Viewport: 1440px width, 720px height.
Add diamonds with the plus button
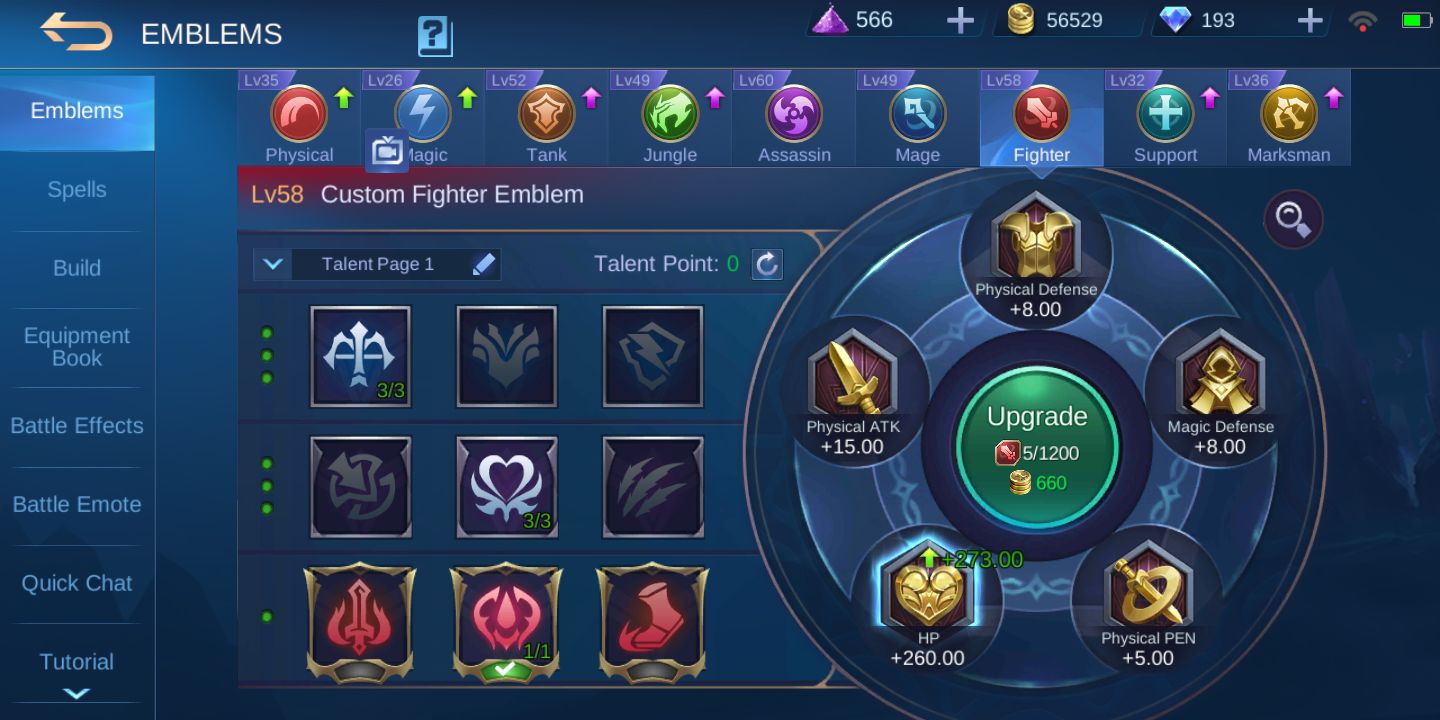click(1309, 19)
